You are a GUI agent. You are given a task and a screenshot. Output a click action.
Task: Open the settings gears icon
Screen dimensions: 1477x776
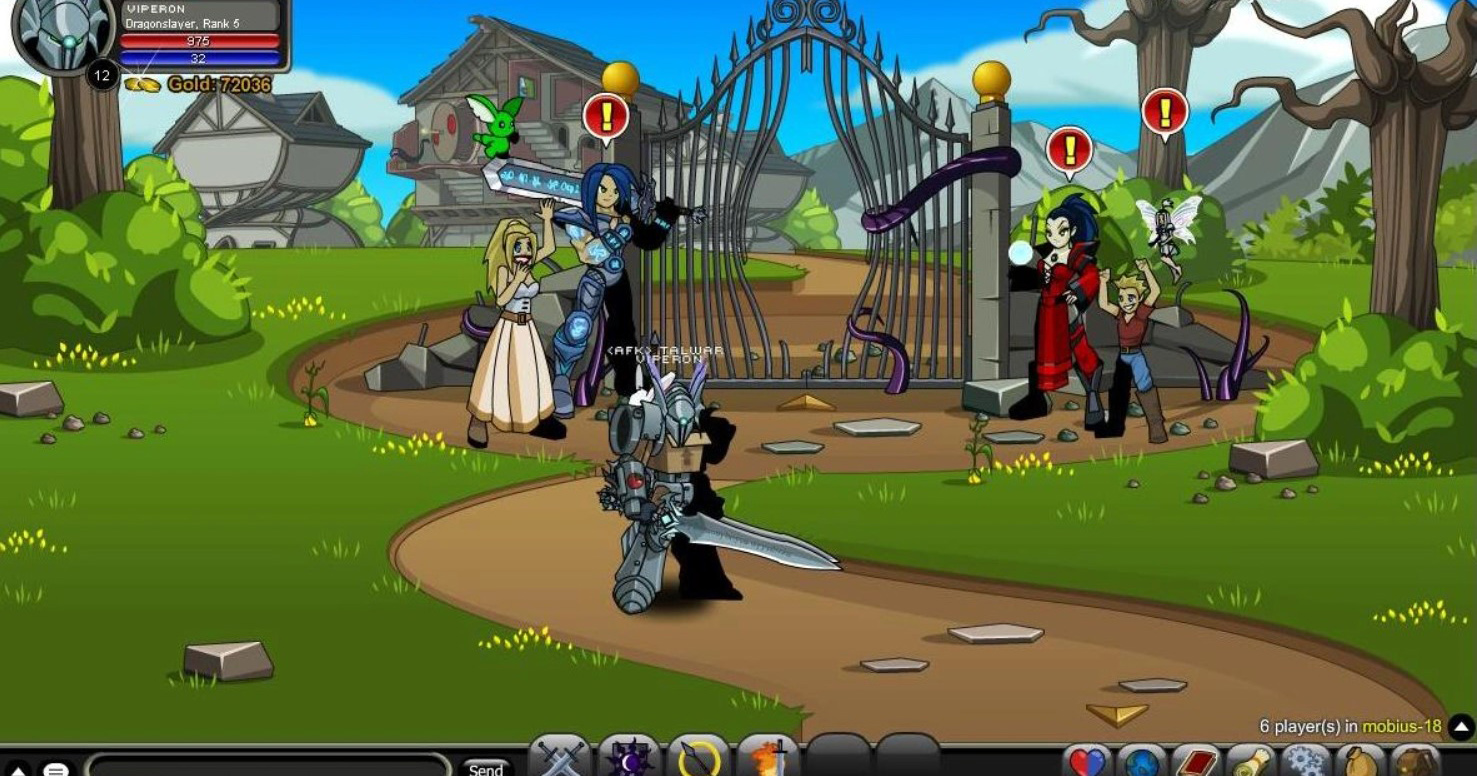[1308, 763]
